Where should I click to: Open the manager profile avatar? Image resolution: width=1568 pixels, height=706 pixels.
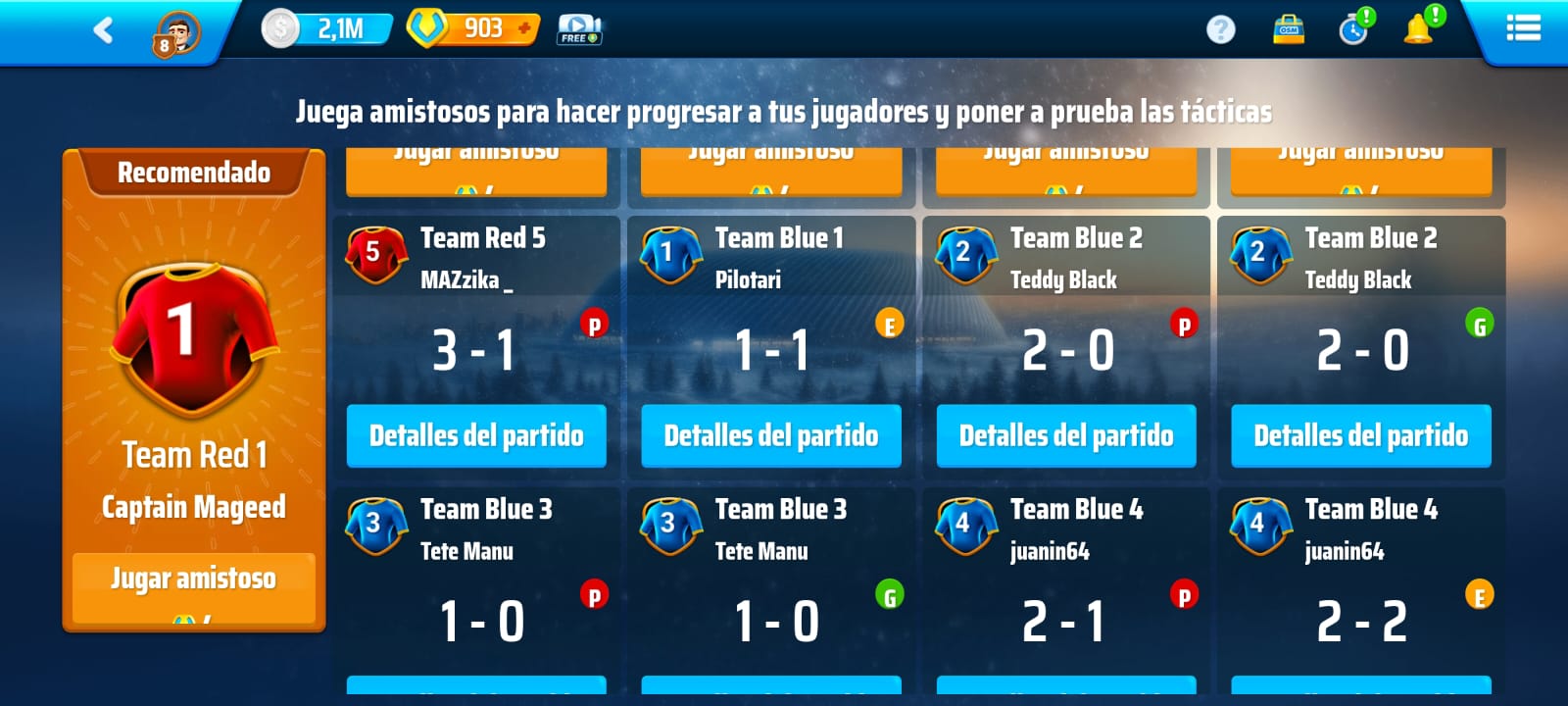176,31
